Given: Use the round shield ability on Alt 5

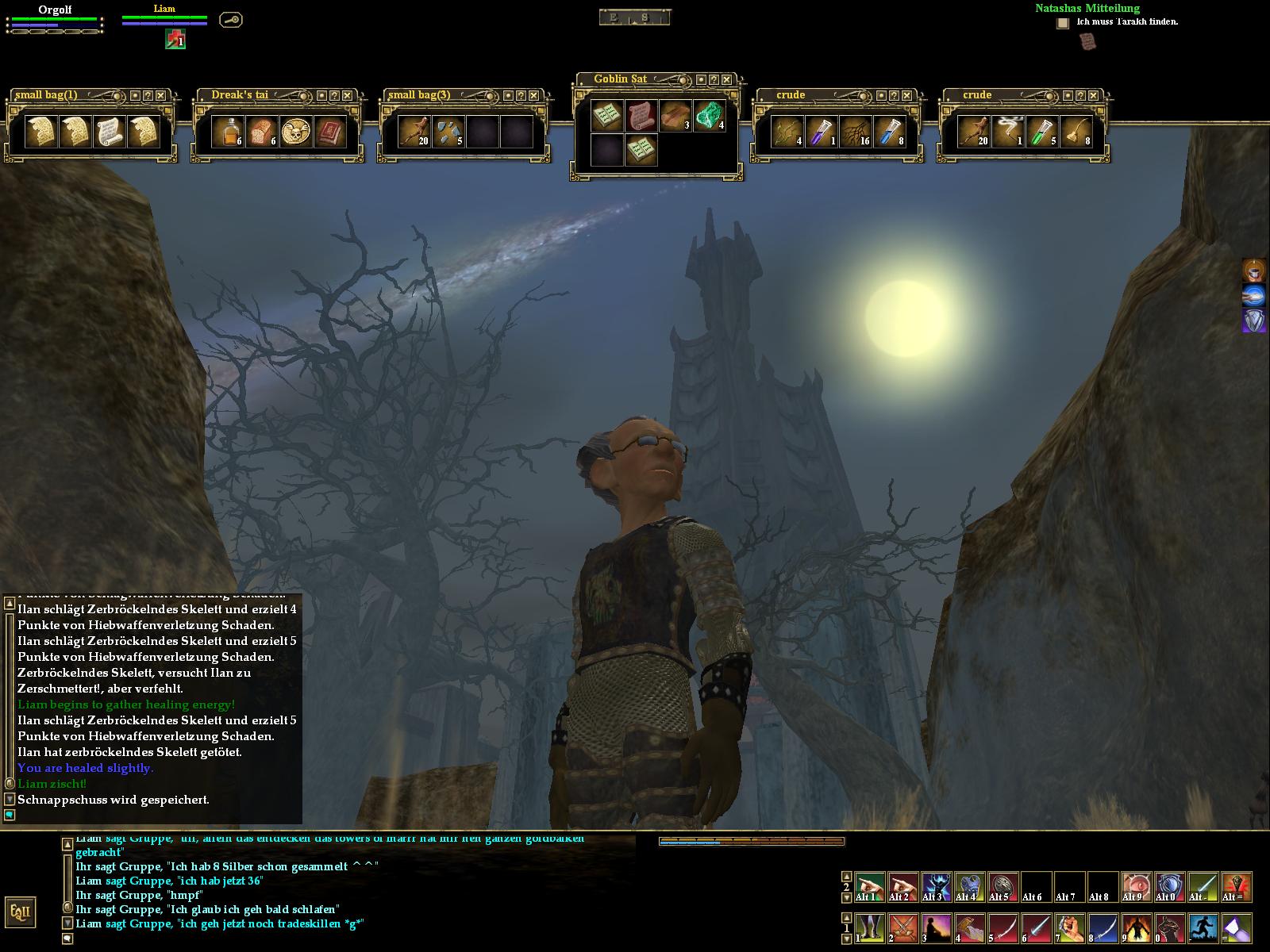Looking at the screenshot, I should click(1003, 886).
